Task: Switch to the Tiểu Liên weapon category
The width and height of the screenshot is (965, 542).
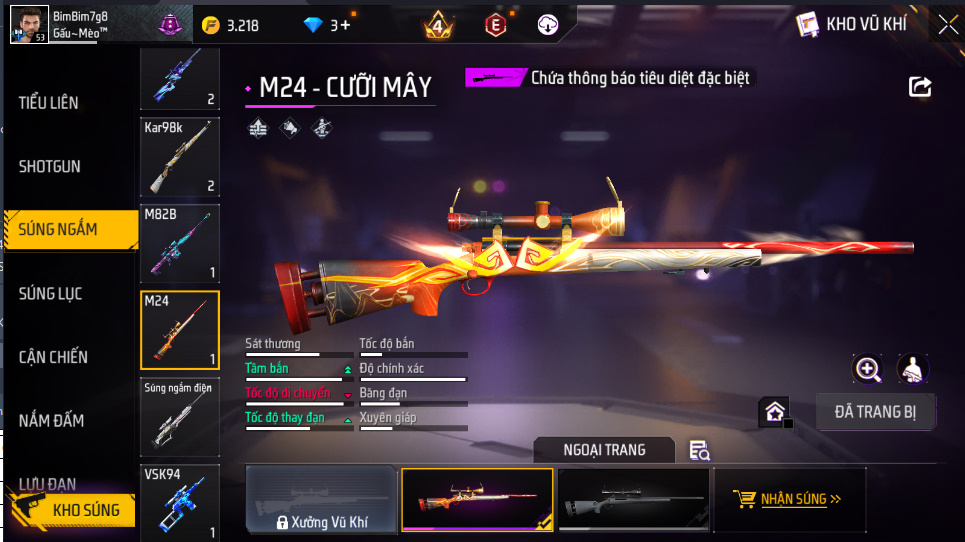Action: [x=49, y=103]
